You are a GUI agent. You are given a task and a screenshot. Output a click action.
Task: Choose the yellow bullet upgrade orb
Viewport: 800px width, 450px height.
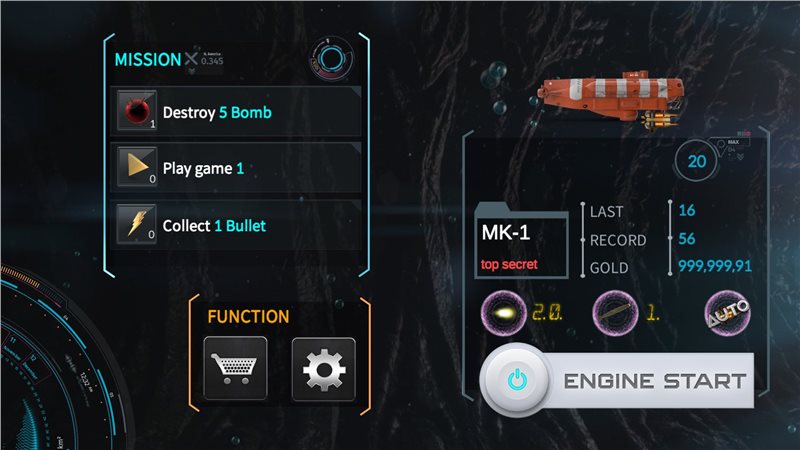tap(501, 311)
